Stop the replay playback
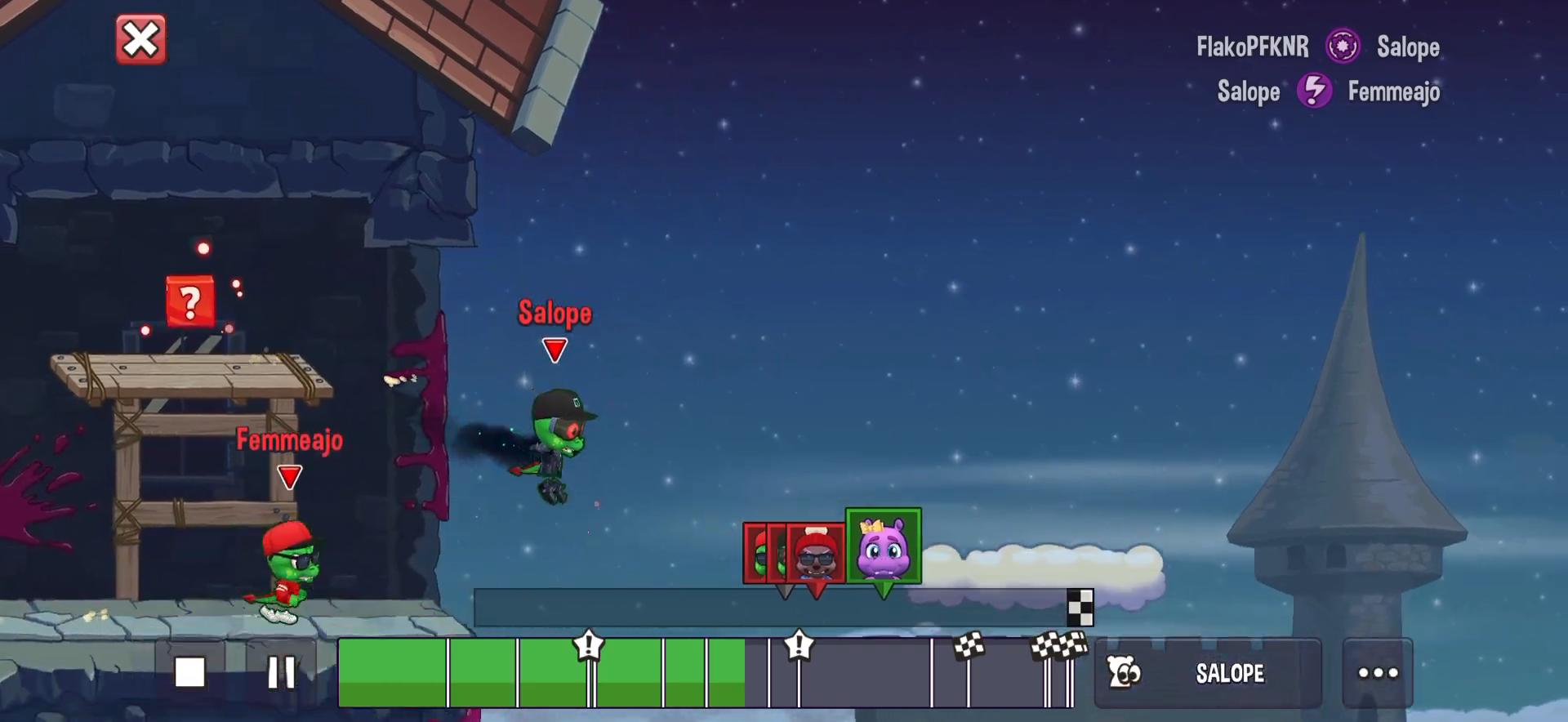The image size is (1568, 722). click(190, 672)
